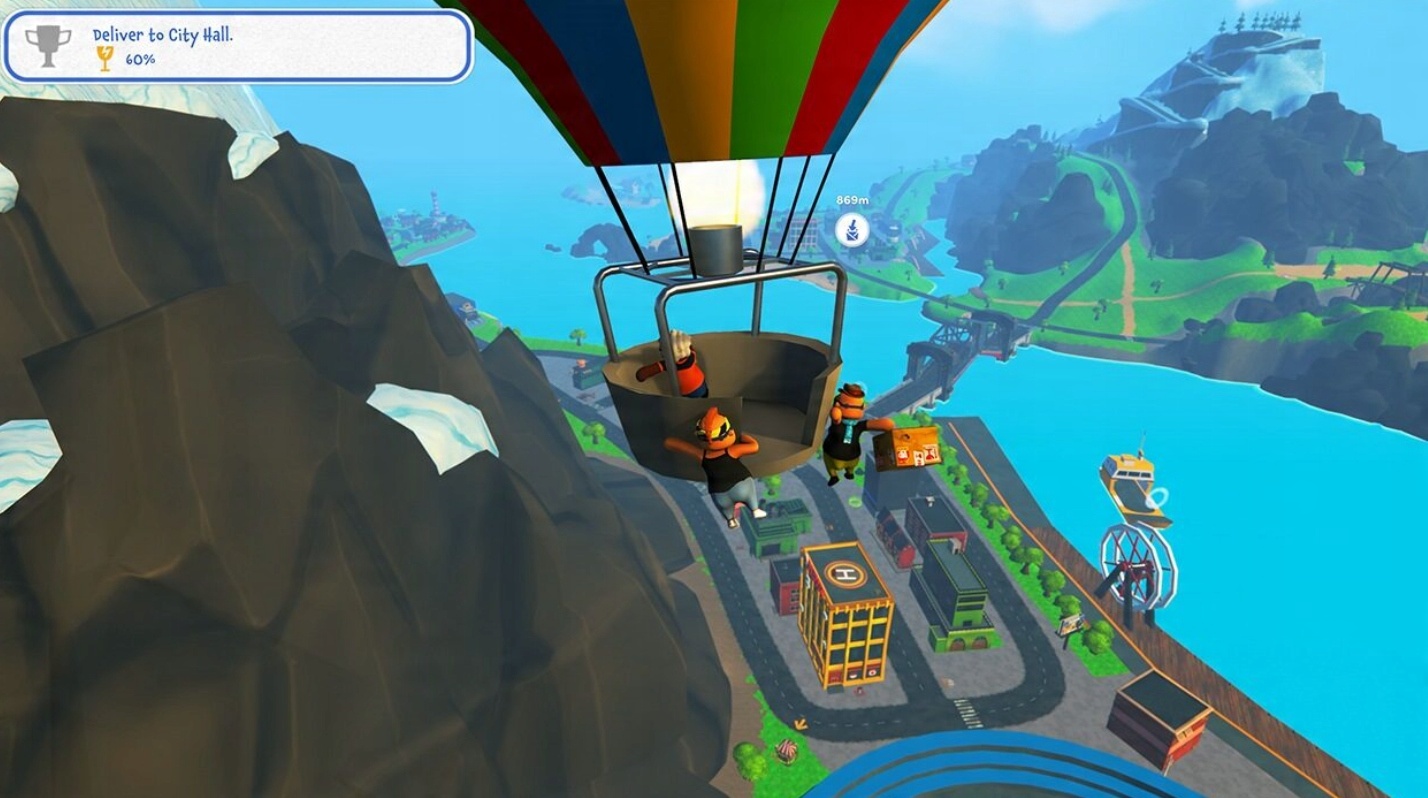Select the 869m City Hall waypoint marker
Viewport: 1428px width, 798px height.
pyautogui.click(x=852, y=230)
